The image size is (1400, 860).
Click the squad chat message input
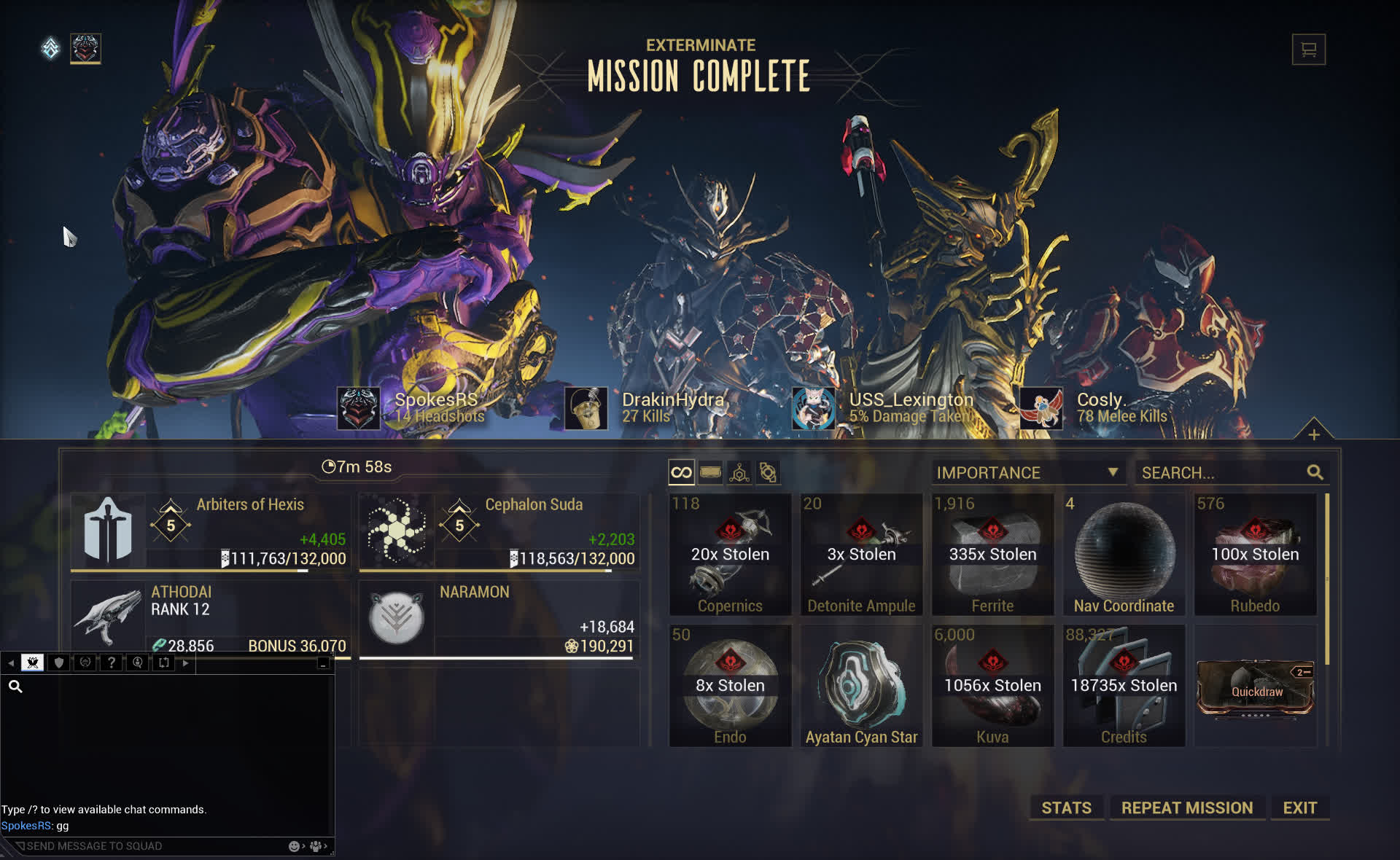pos(146,846)
